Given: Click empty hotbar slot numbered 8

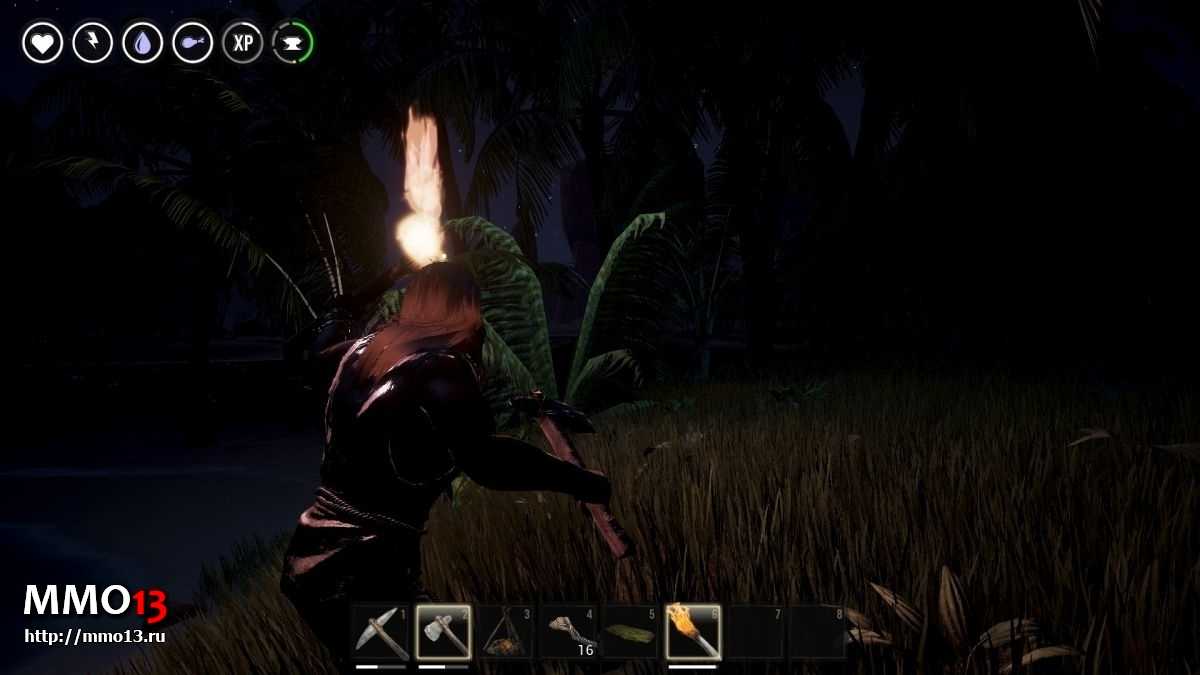Looking at the screenshot, I should 817,632.
